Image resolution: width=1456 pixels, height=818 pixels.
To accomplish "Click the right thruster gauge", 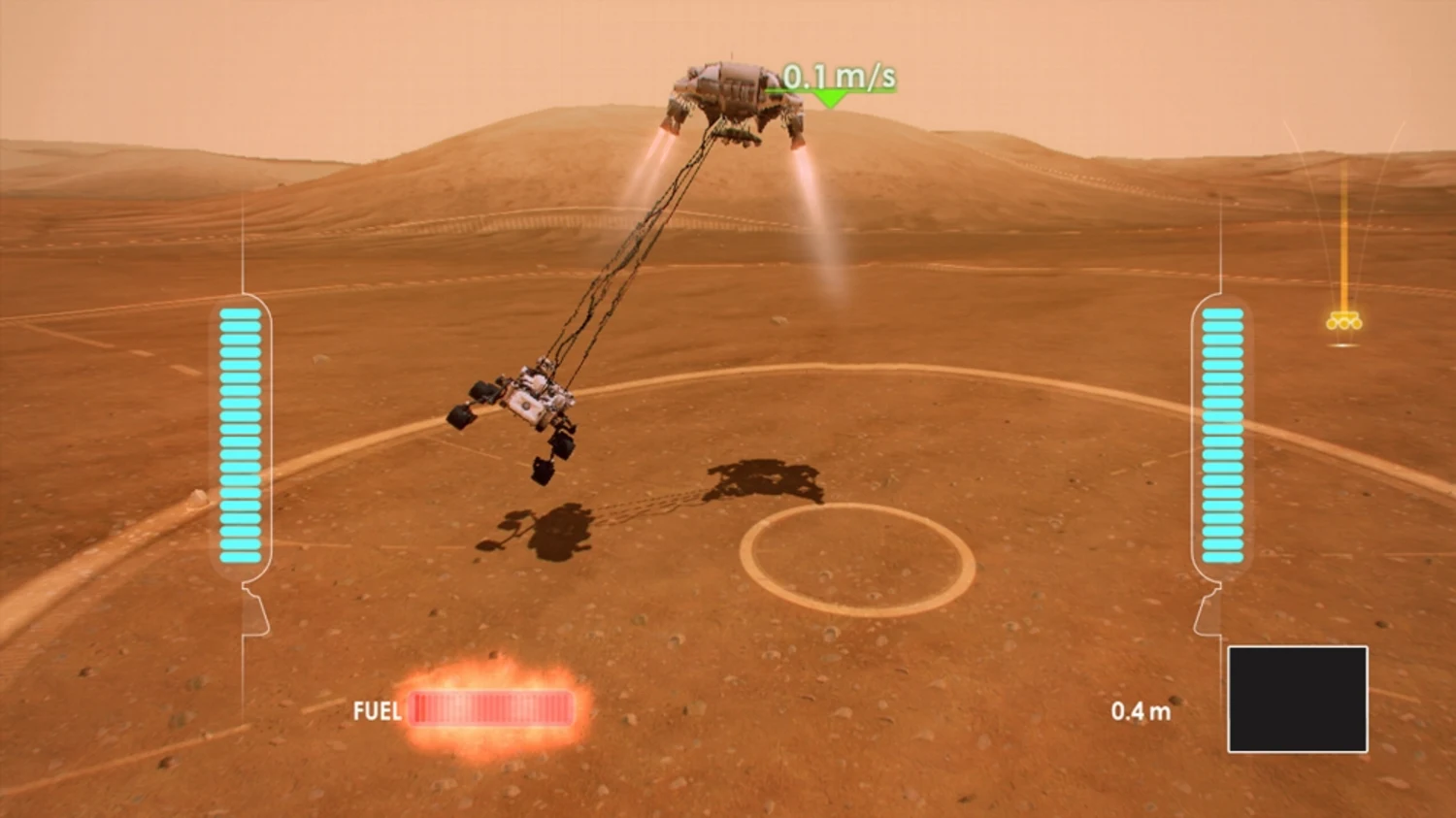I will point(1222,437).
